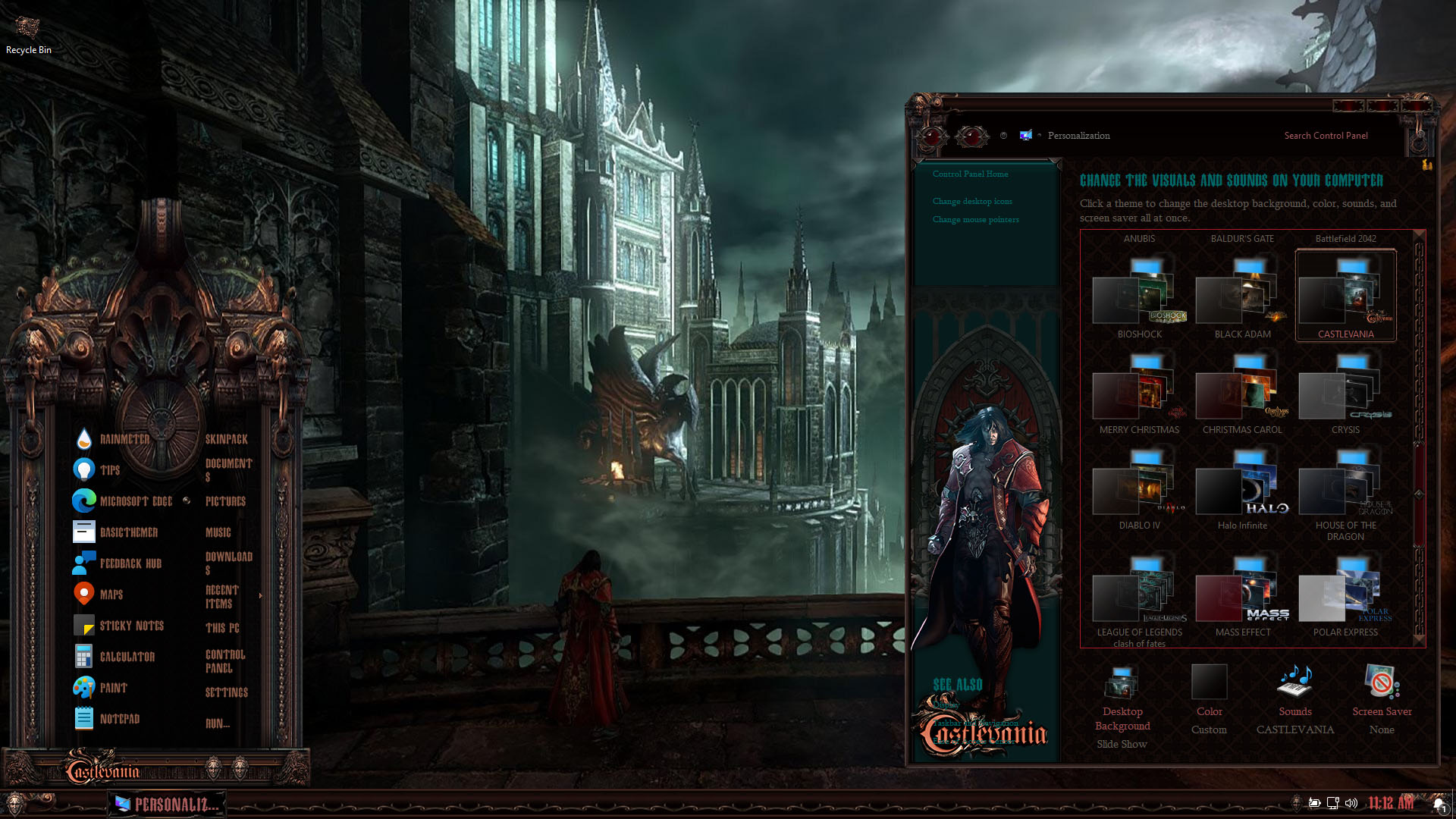Open the Recycle Bin desktop icon
The height and width of the screenshot is (819, 1456).
(29, 35)
